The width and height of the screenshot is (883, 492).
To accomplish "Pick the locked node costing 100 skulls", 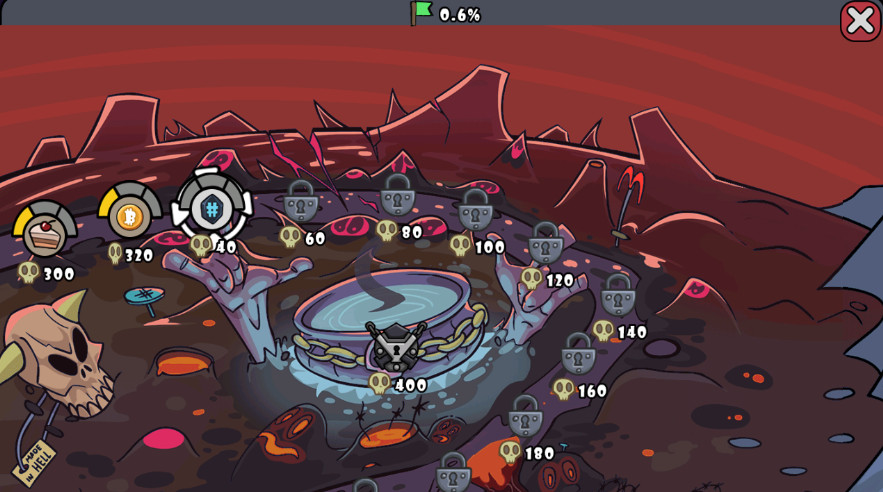I will 475,210.
